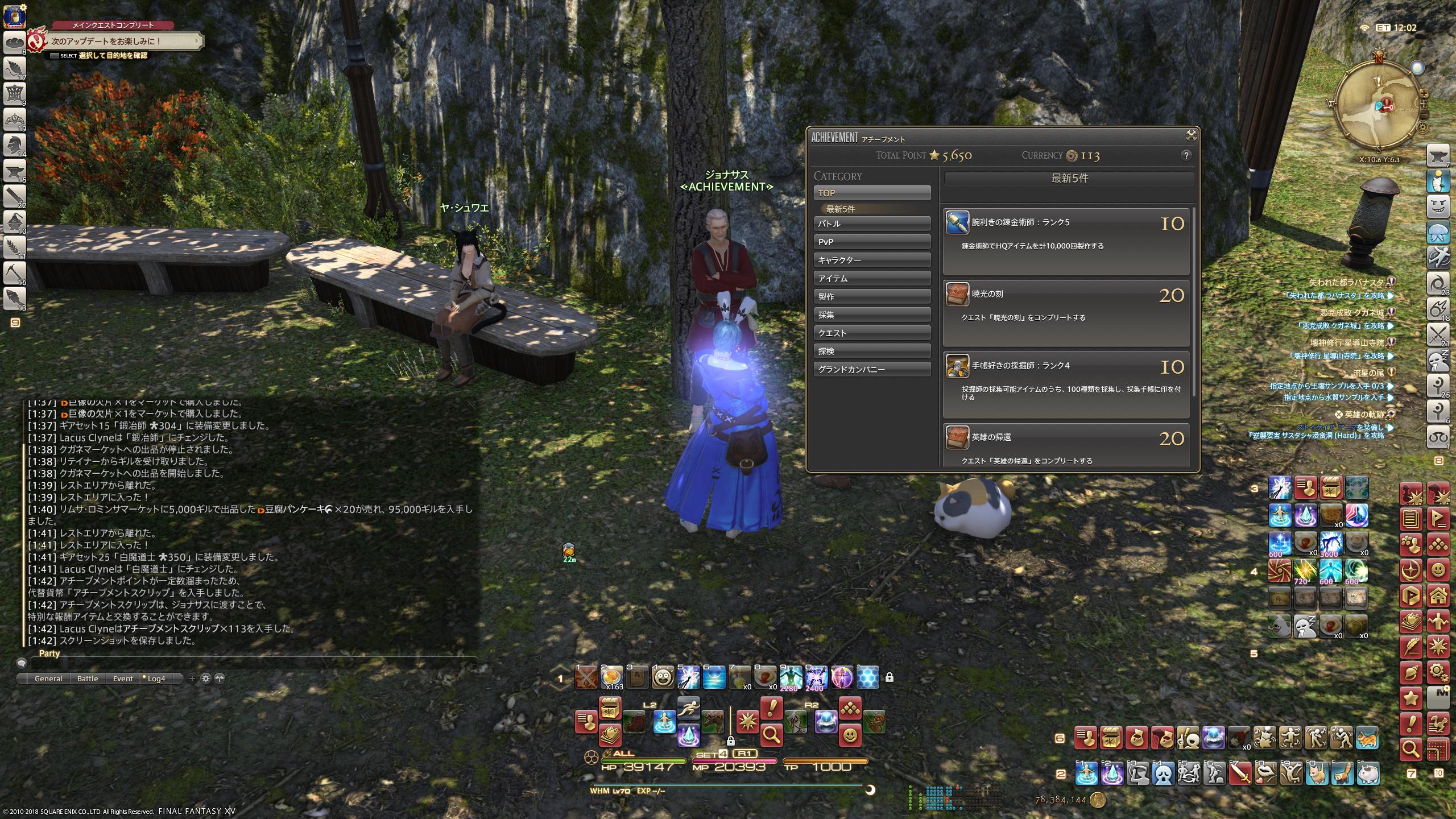This screenshot has height=819, width=1456.
Task: Open the バトル achievement category
Action: [872, 224]
